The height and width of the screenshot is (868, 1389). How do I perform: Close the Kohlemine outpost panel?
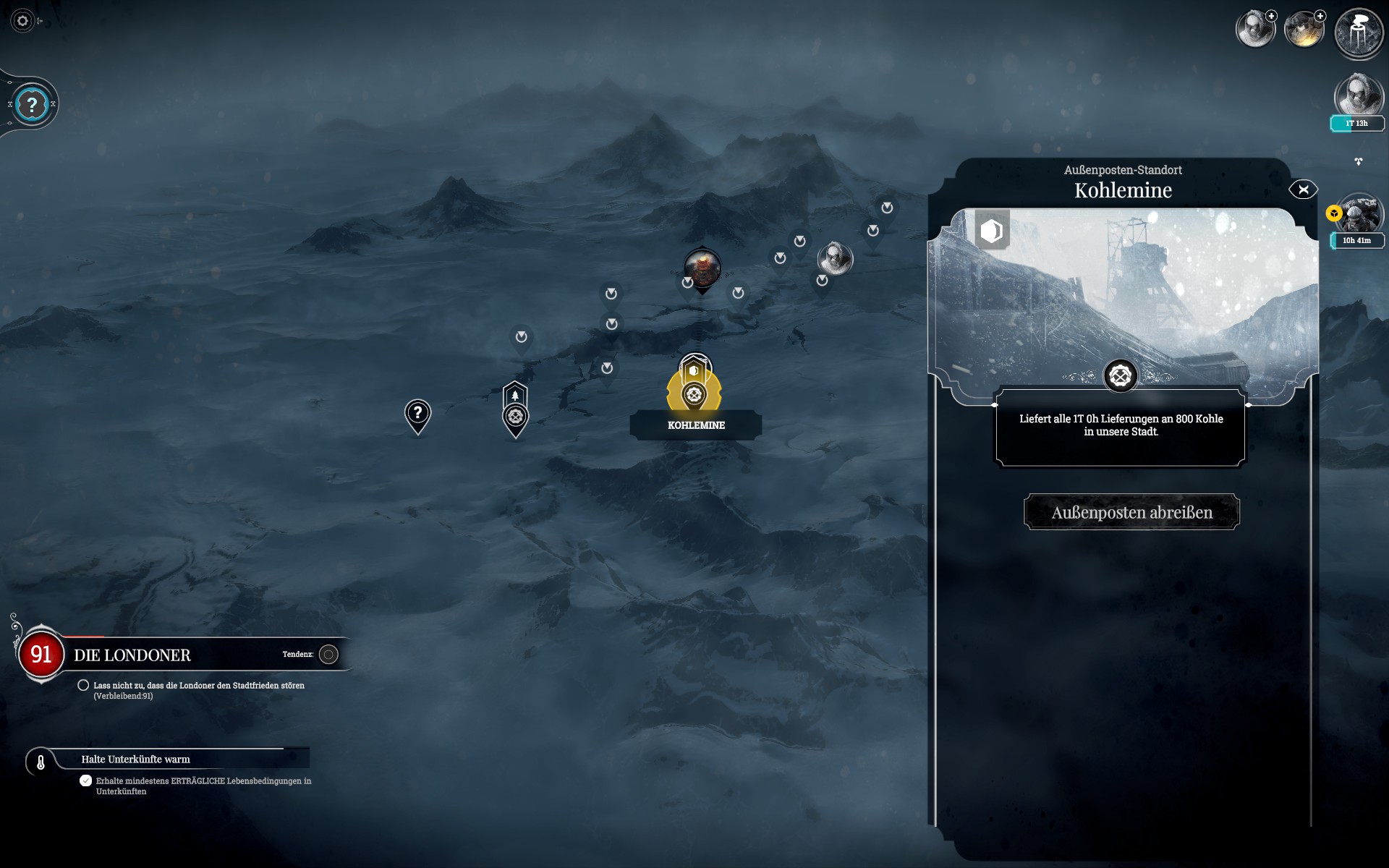point(1303,190)
